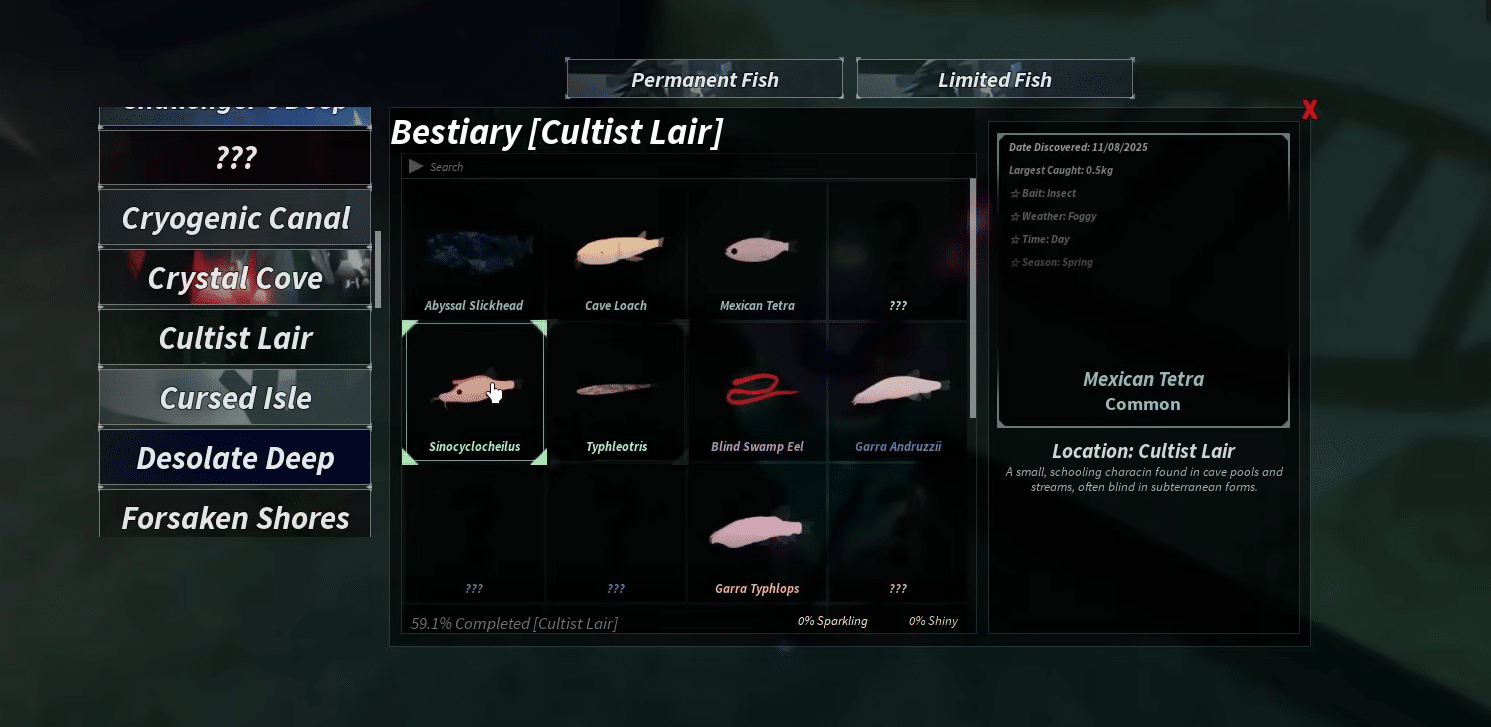View the Blind Swamp Eel entry
The height and width of the screenshot is (727, 1491).
757,390
